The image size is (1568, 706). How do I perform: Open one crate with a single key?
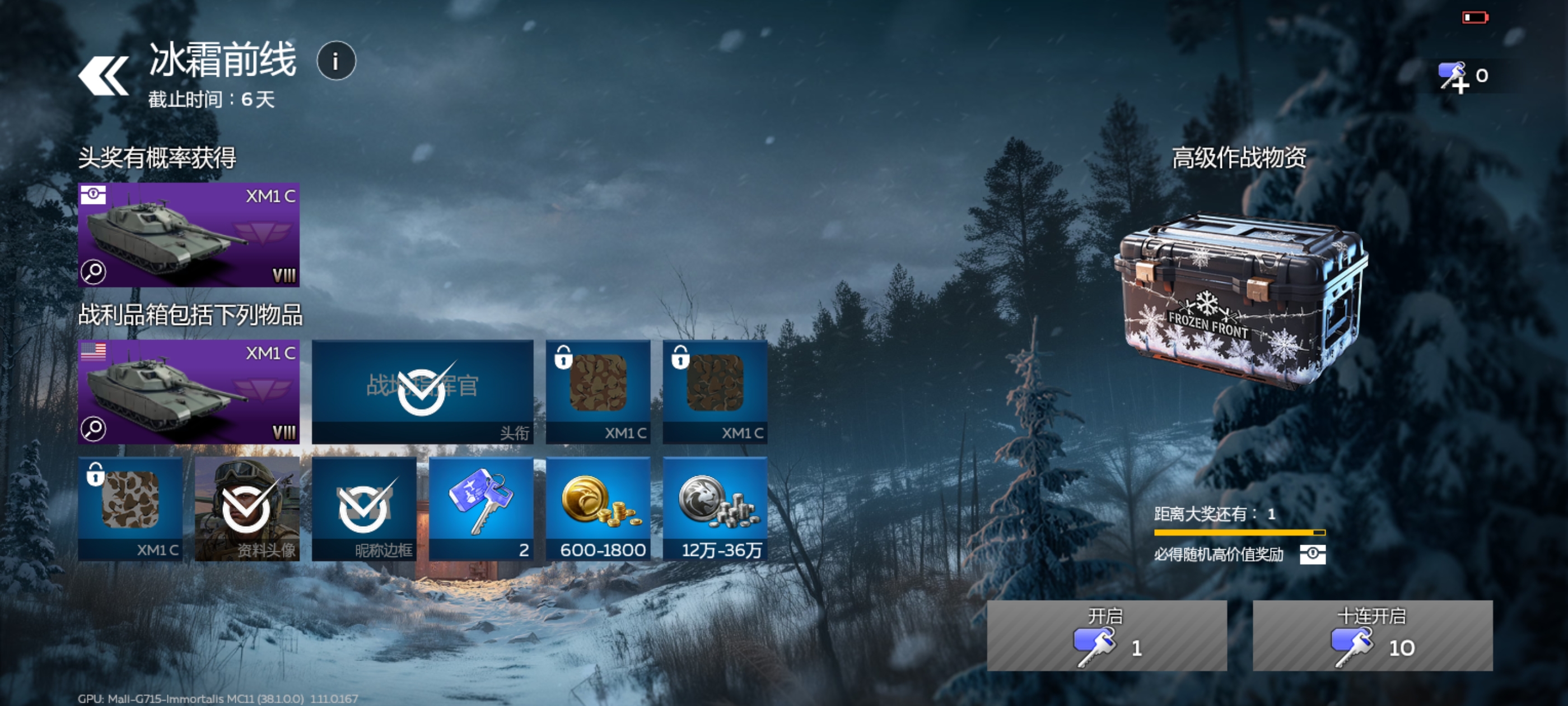pos(1106,635)
